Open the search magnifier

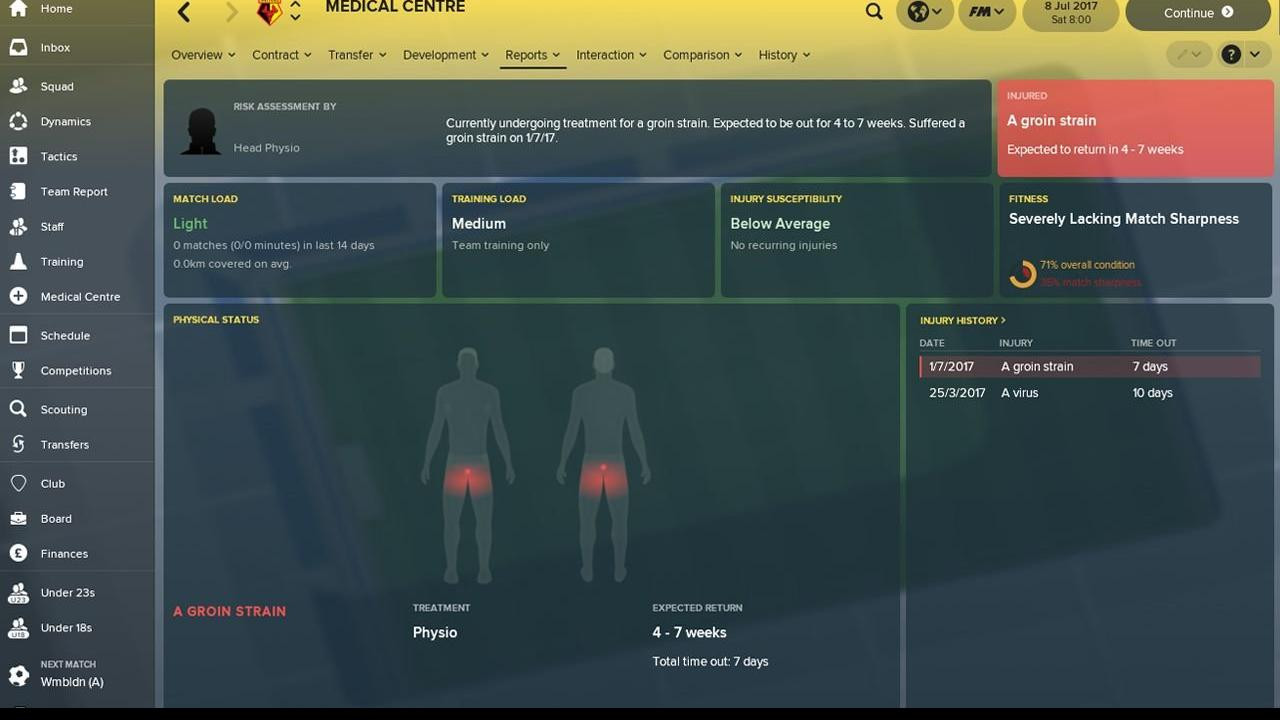pos(874,12)
